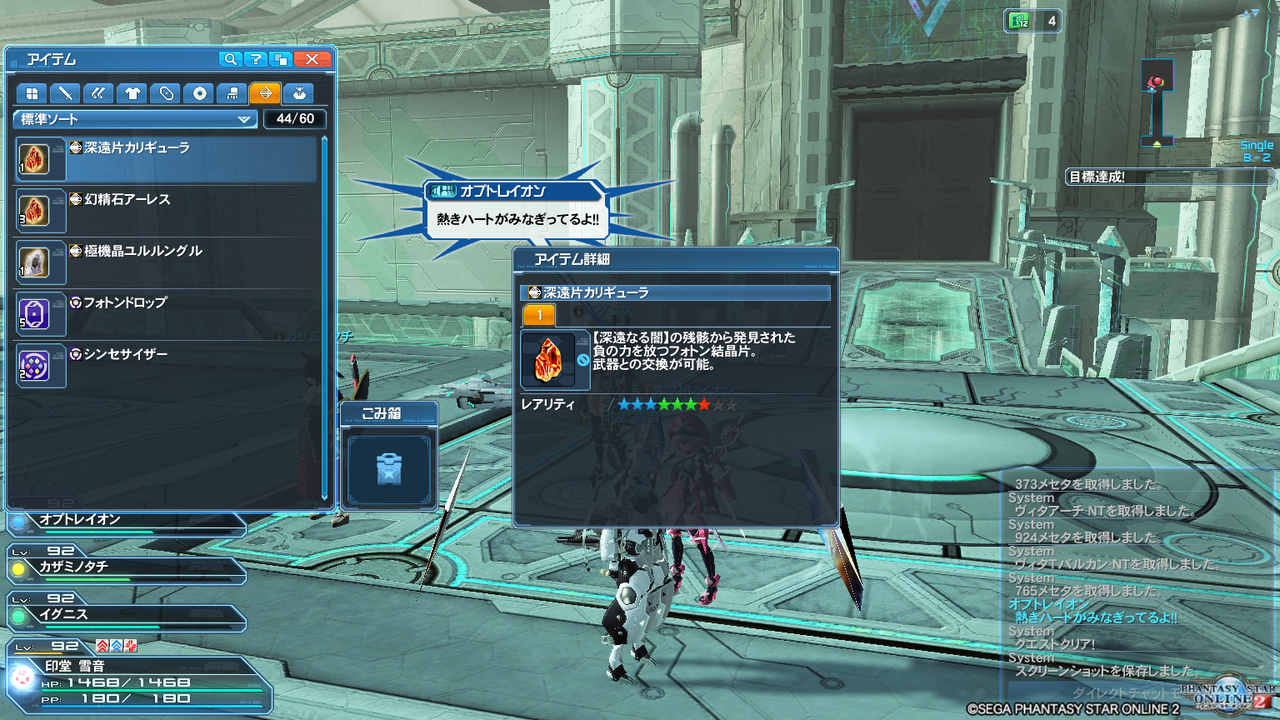The height and width of the screenshot is (720, 1280).
Task: Open the clothing/costume category tab icon
Action: click(x=132, y=93)
